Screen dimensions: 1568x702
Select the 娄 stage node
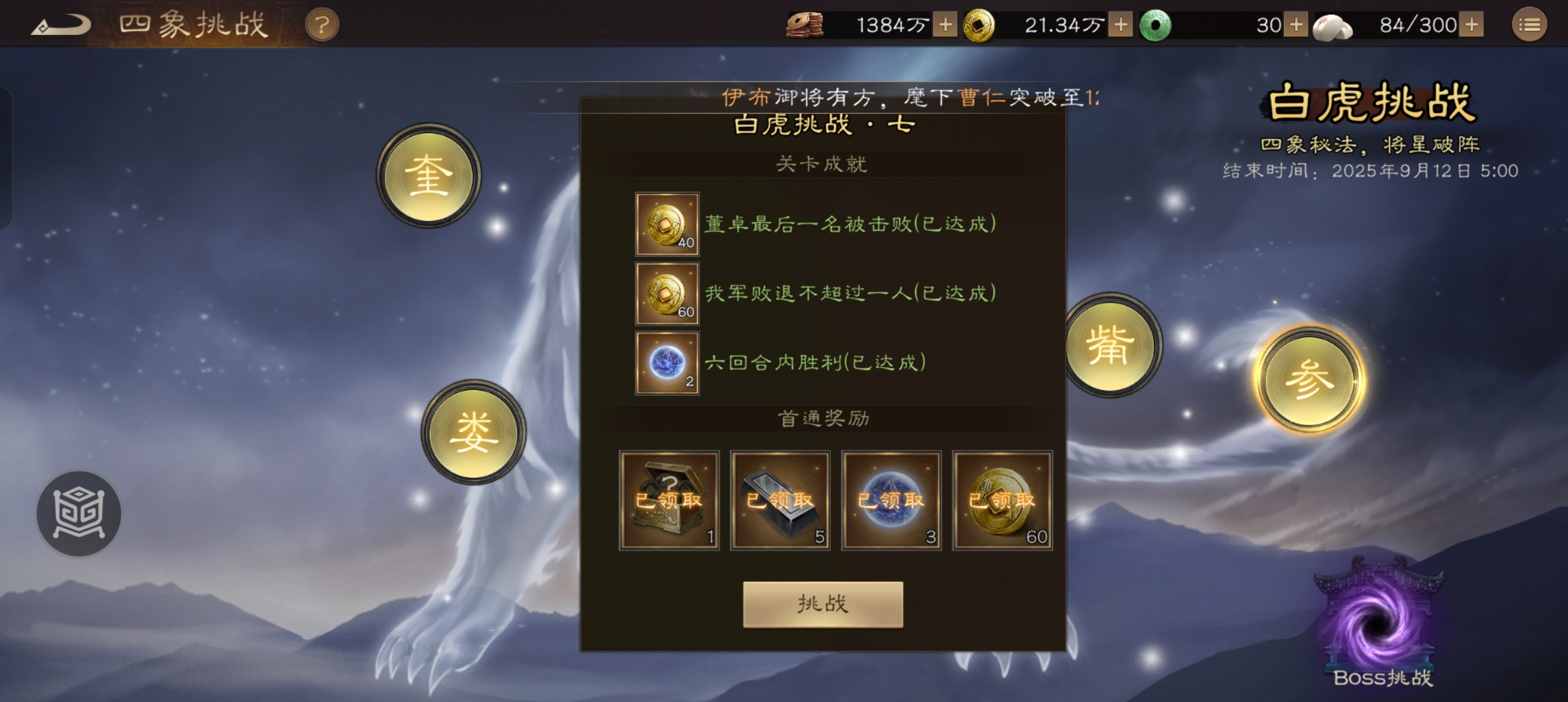tap(474, 432)
